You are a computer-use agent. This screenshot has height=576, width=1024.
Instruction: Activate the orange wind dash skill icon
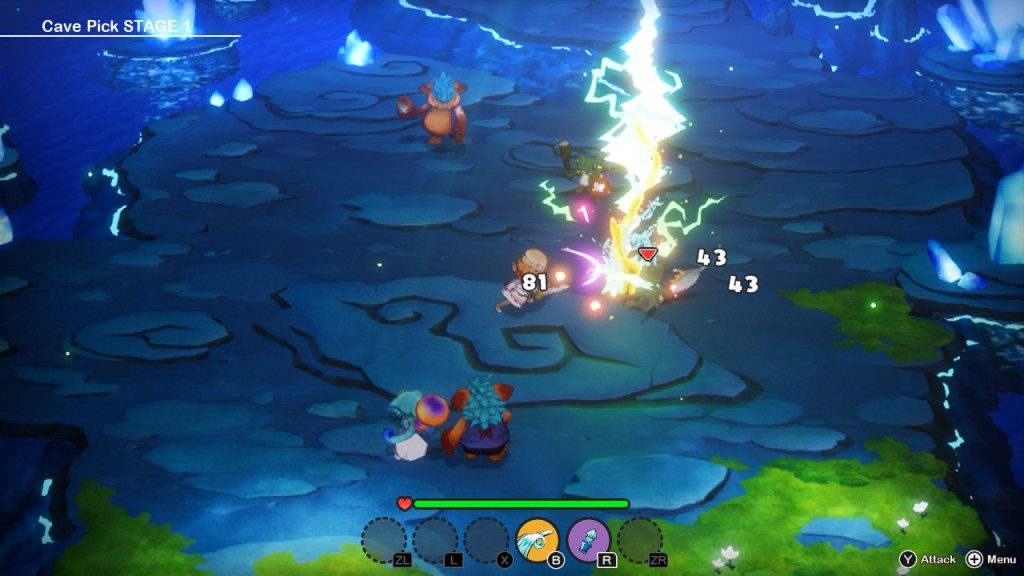[537, 540]
